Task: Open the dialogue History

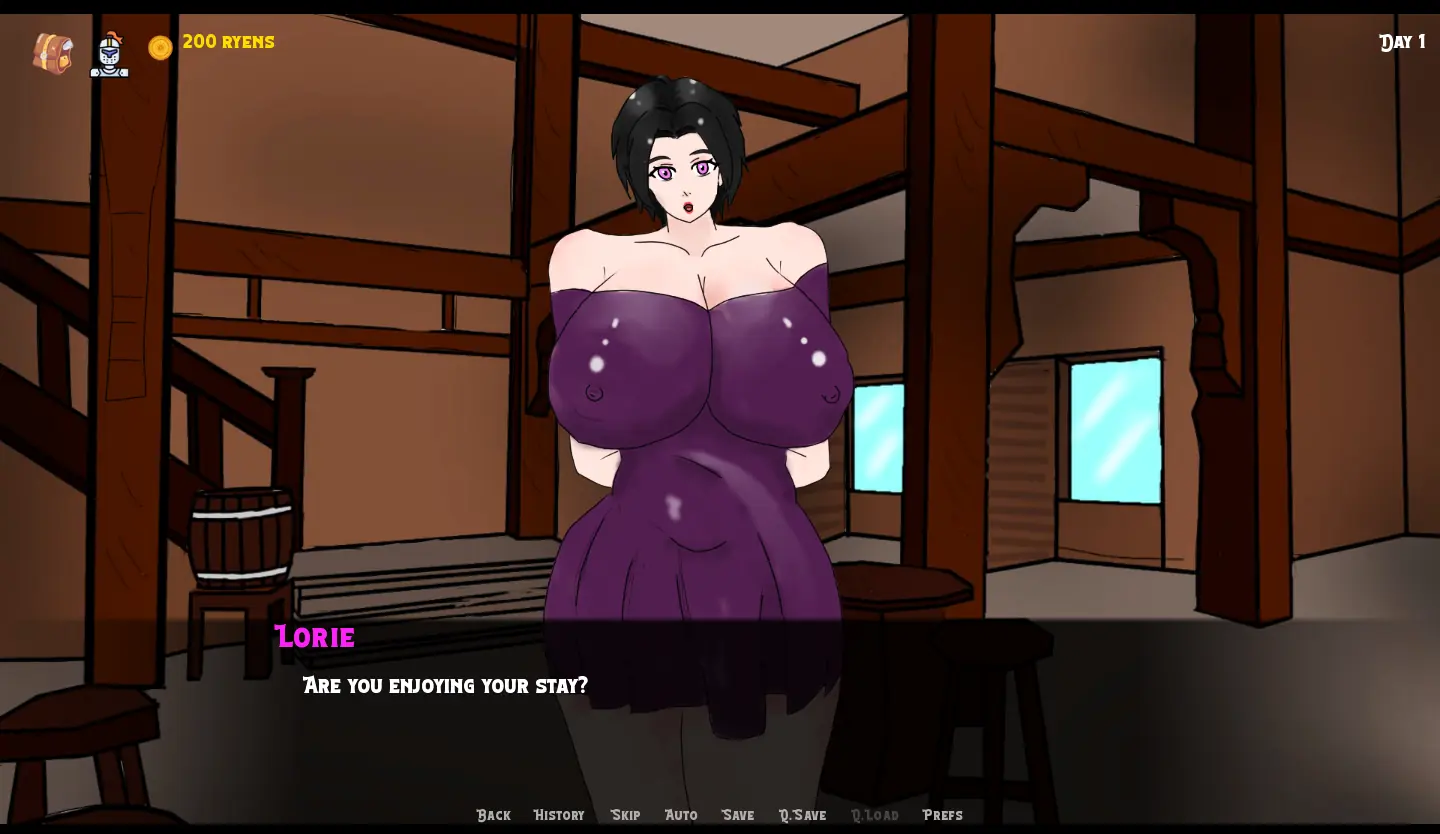Action: 559,815
